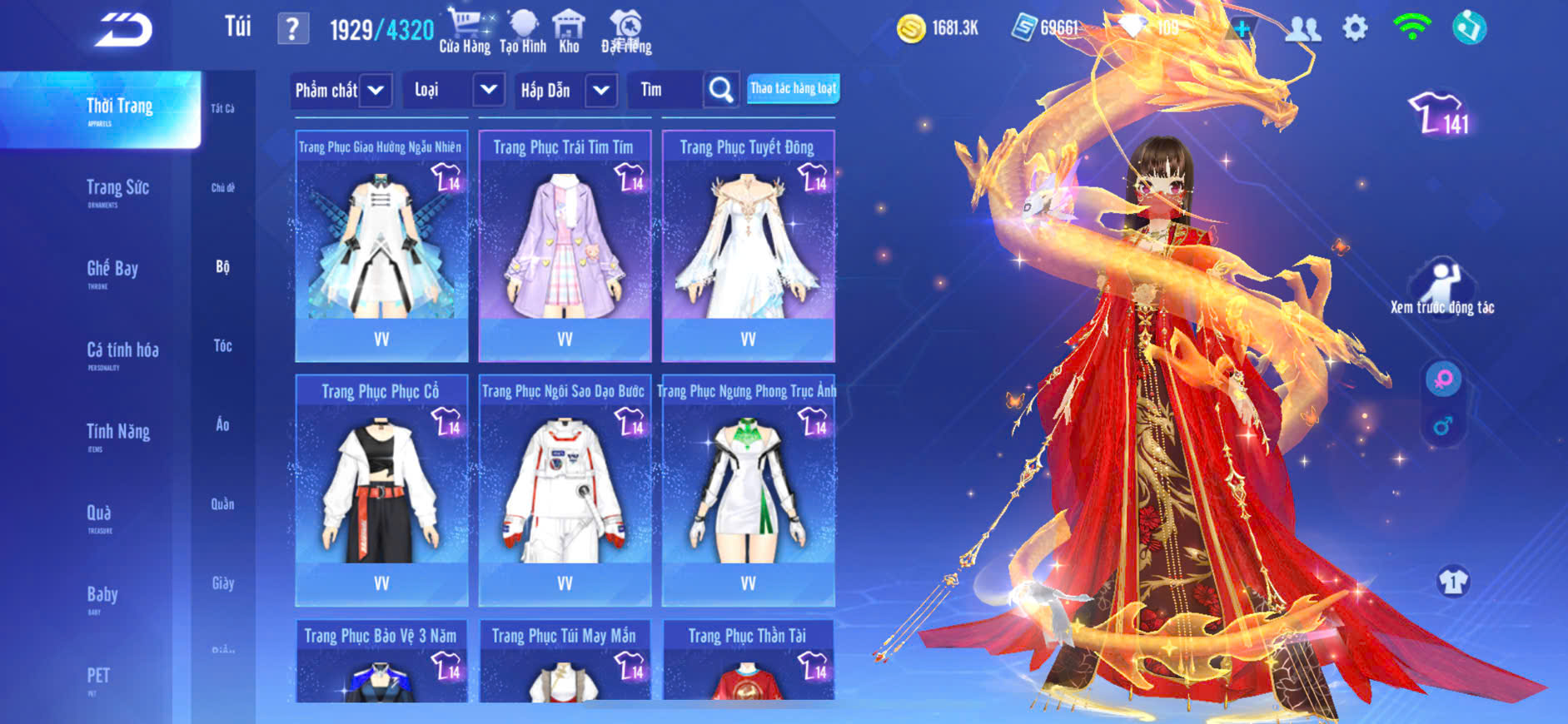
Task: Open Xem trước động tác preview
Action: click(x=1442, y=289)
